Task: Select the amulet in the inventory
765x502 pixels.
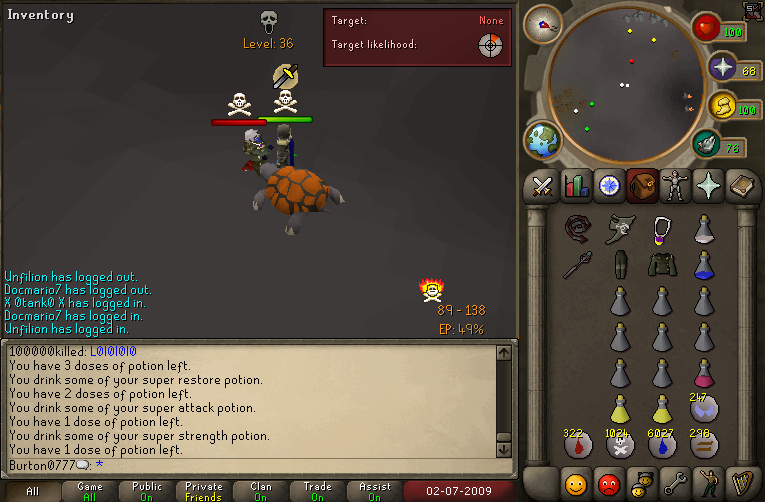Action: click(x=661, y=229)
